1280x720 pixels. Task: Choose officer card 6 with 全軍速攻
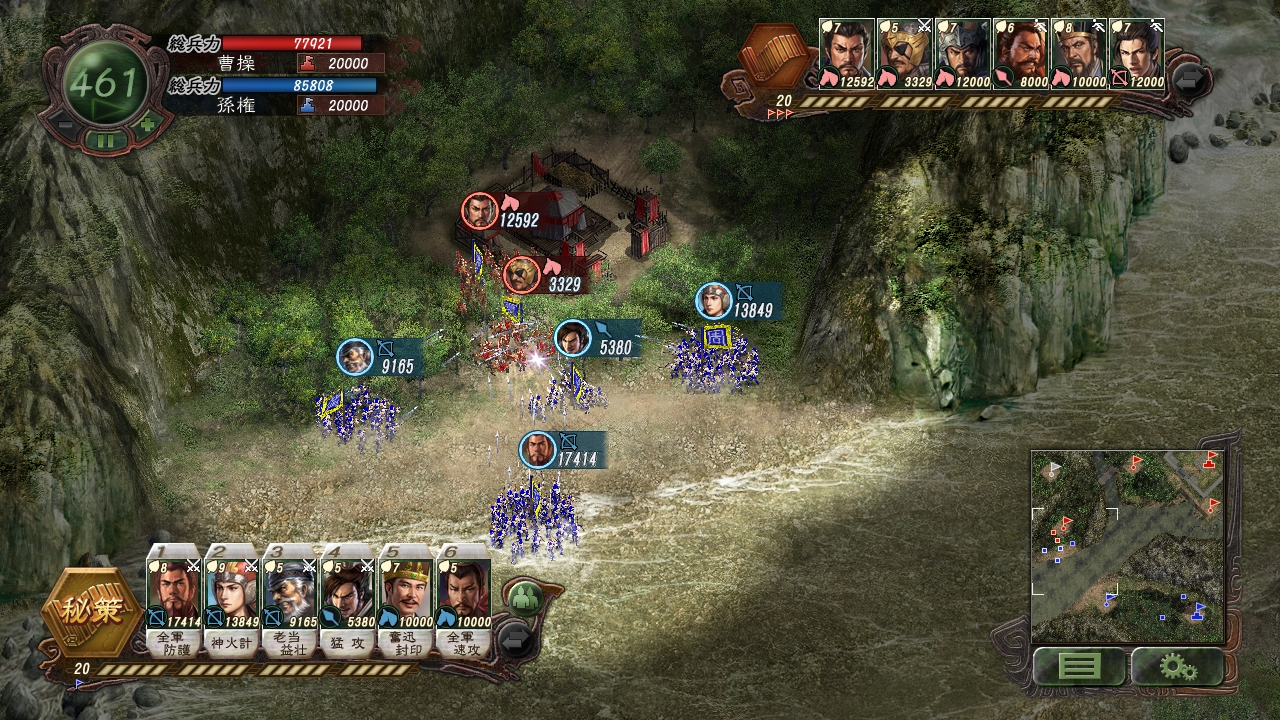point(464,601)
